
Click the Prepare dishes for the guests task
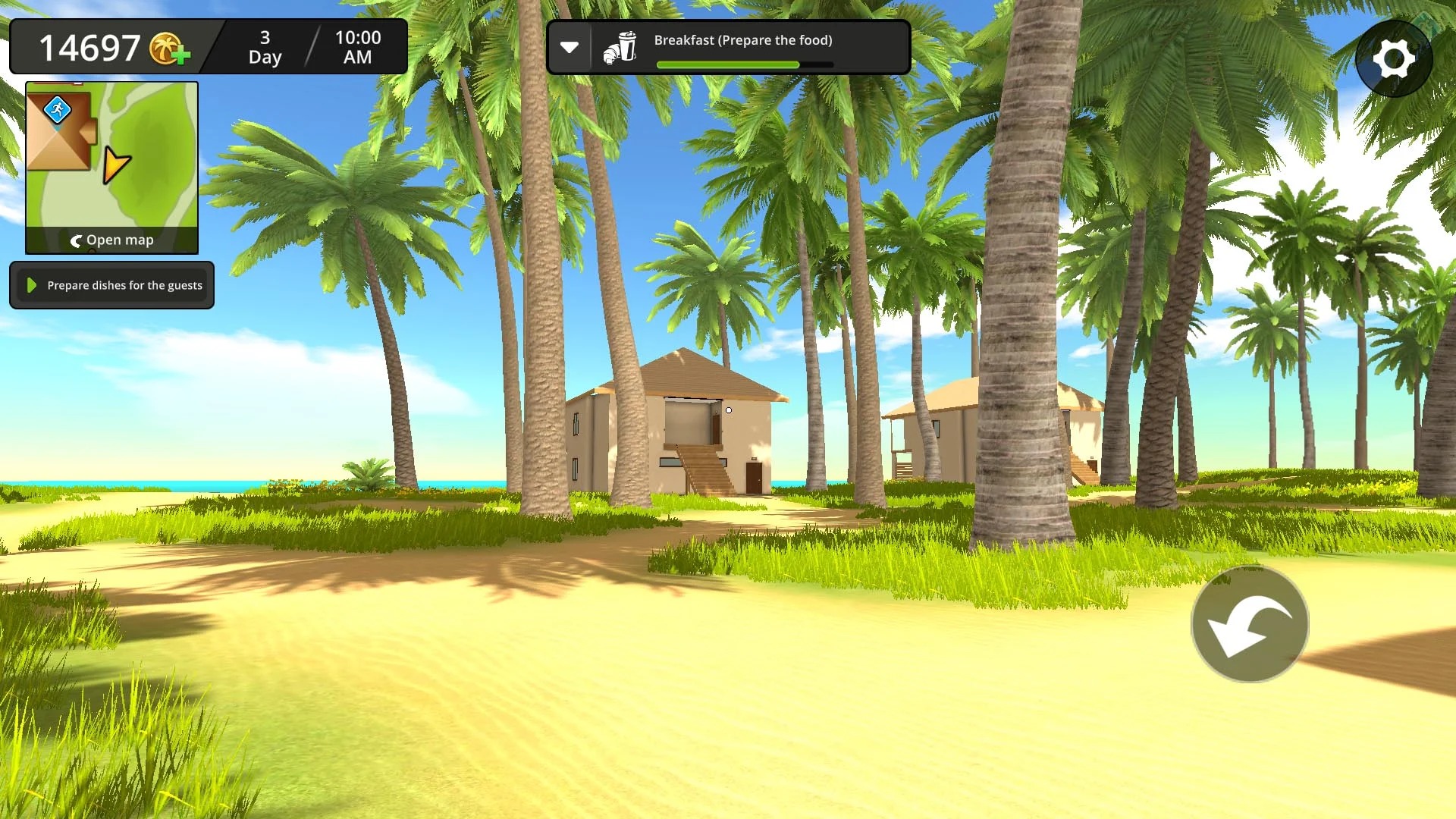[x=124, y=285]
